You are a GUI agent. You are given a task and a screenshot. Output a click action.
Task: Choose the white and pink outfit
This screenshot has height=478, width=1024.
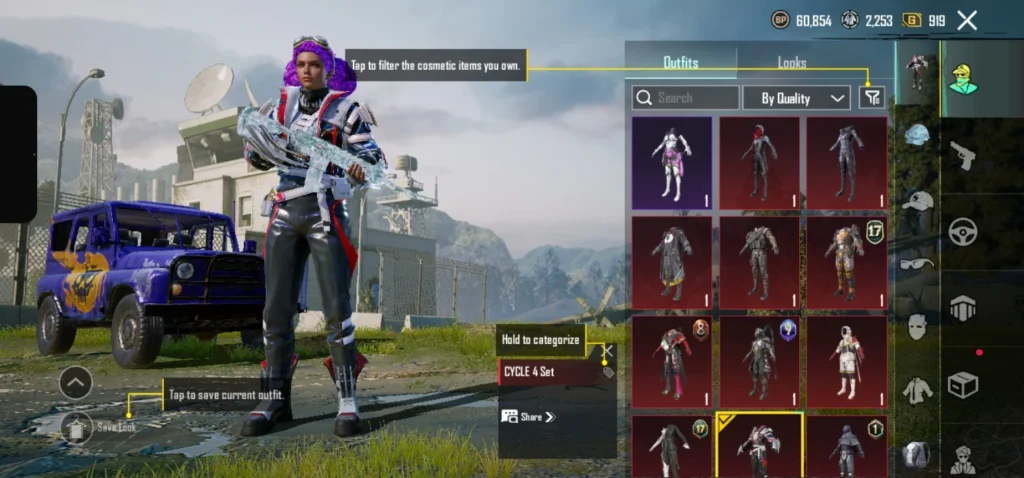(672, 163)
